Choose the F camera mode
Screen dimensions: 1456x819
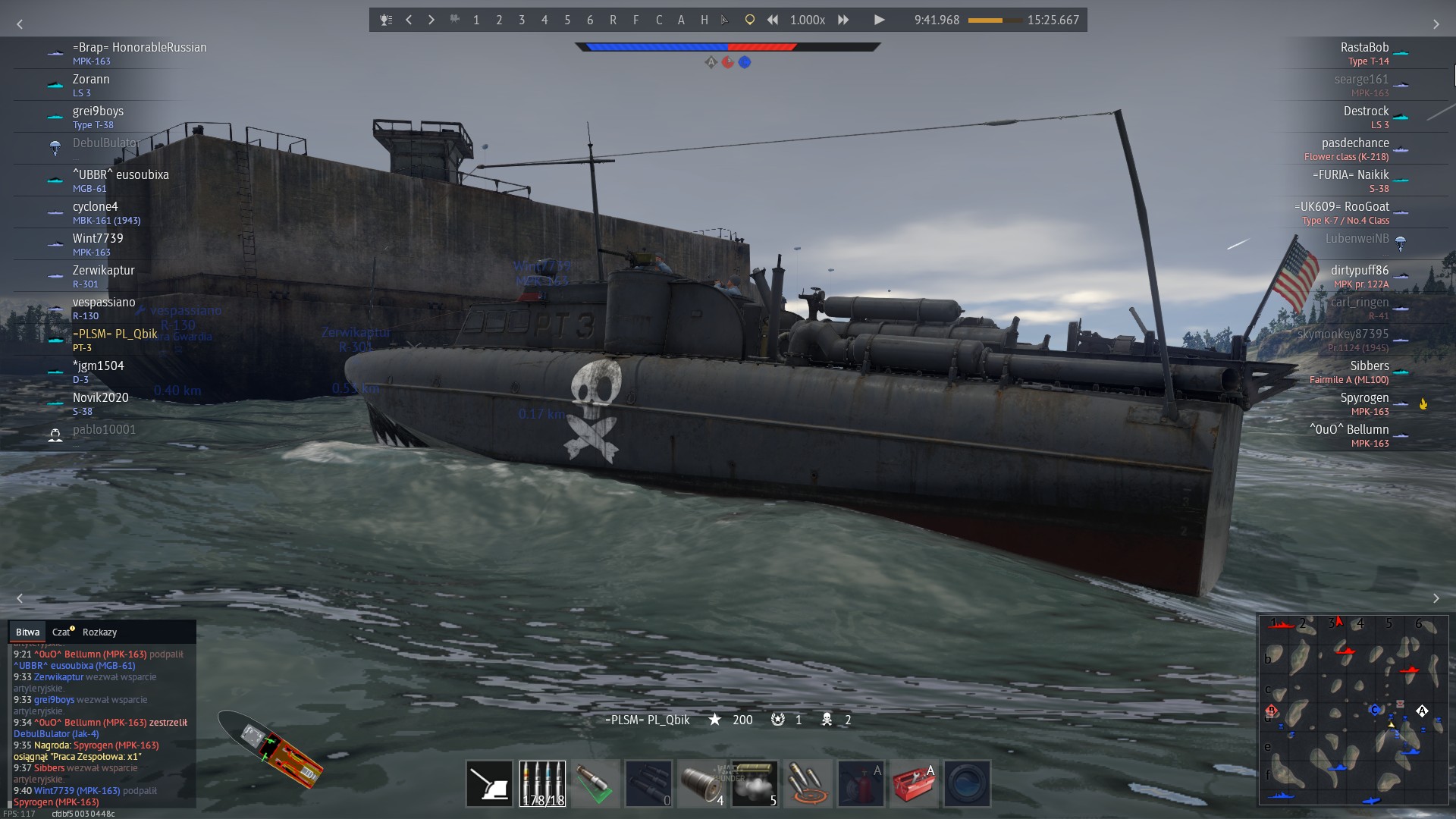coord(635,20)
